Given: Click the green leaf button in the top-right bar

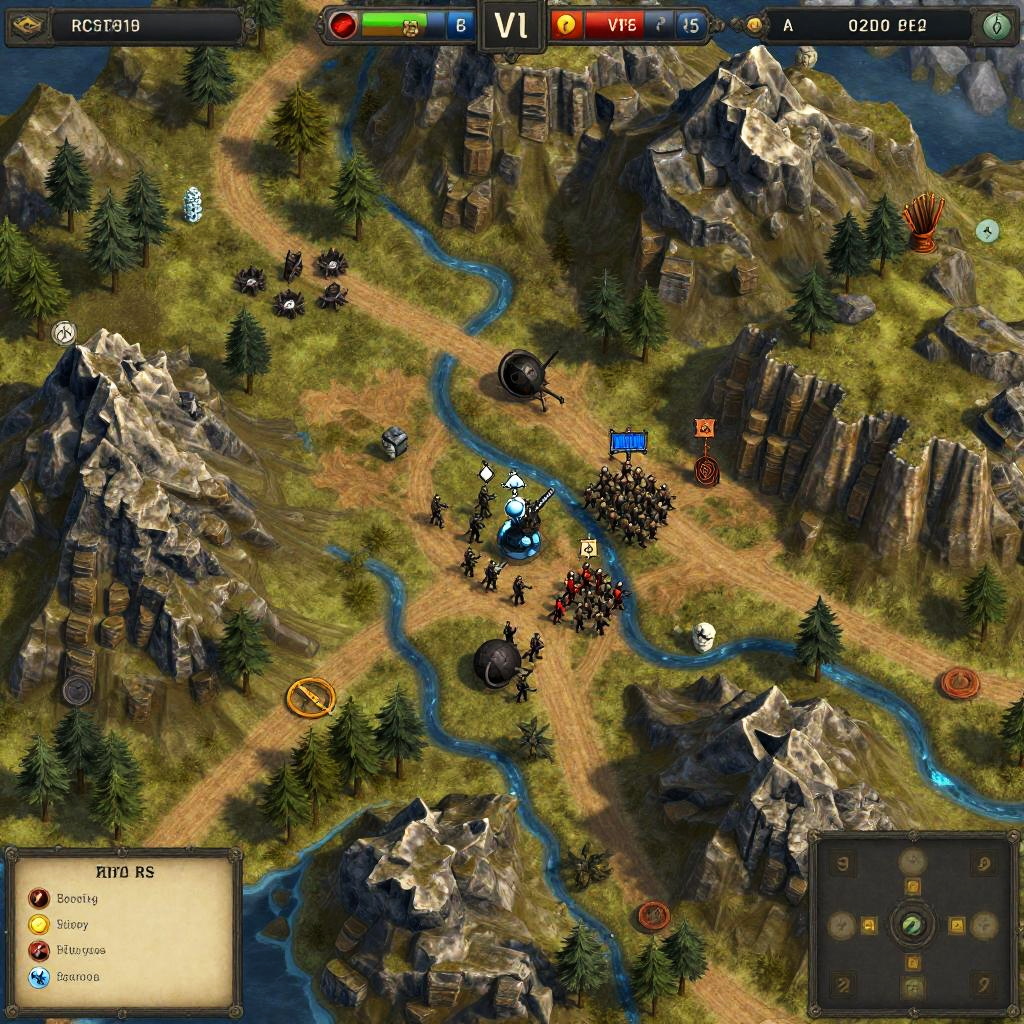Looking at the screenshot, I should point(993,27).
